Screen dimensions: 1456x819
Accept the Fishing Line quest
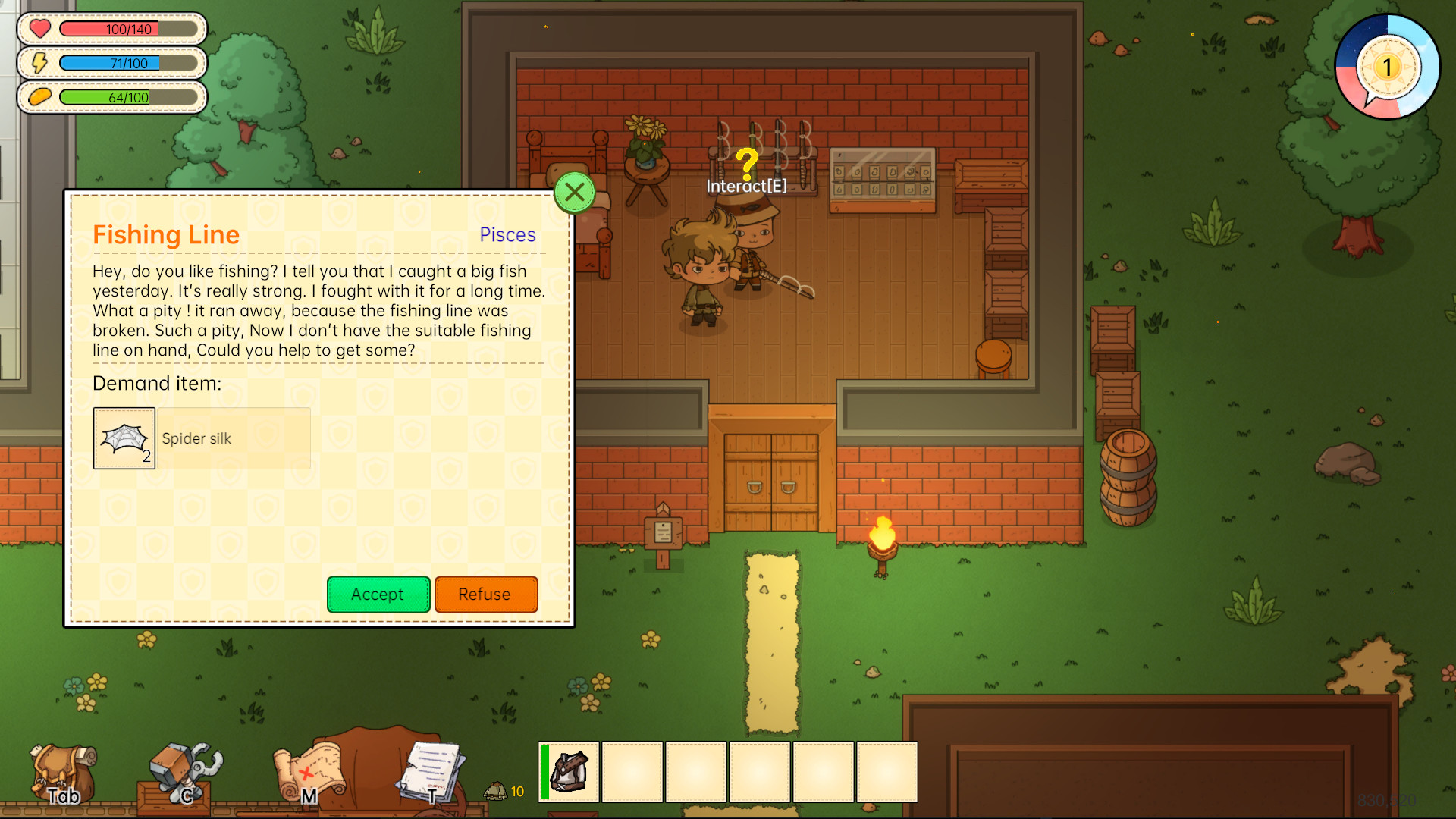pos(378,595)
